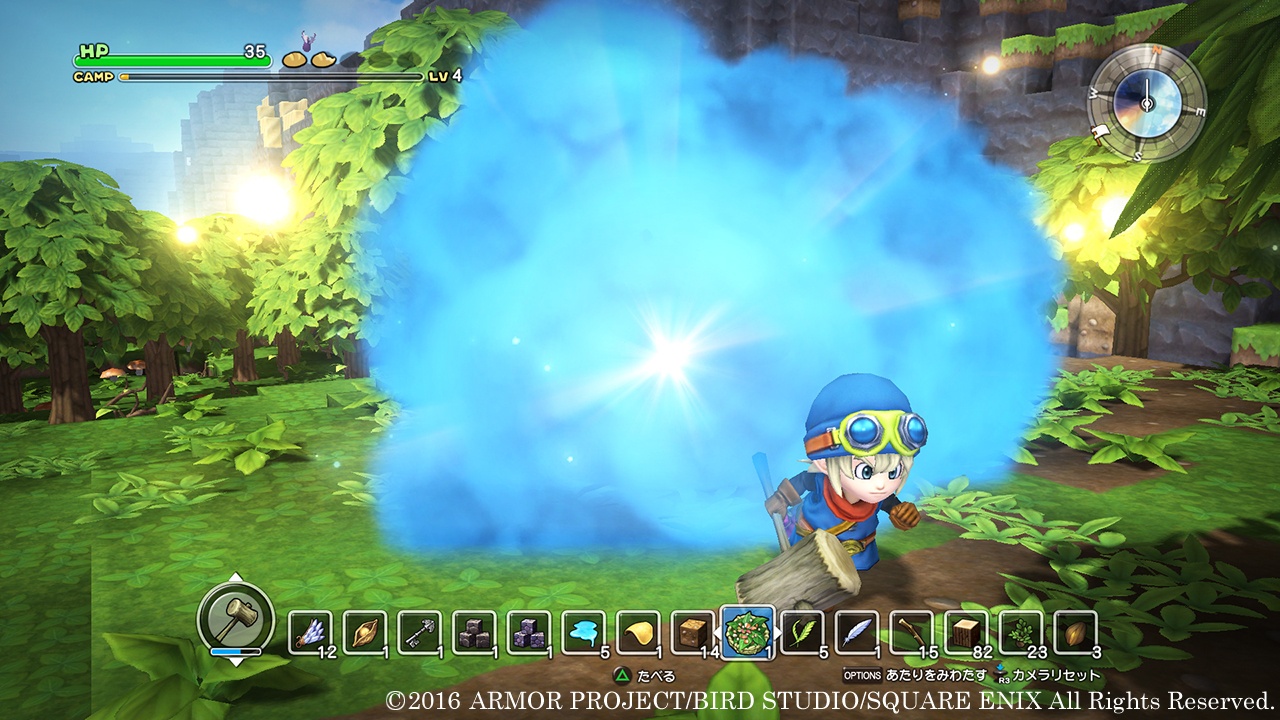
Task: Click the highlighted salad dish slot
Action: tap(746, 632)
